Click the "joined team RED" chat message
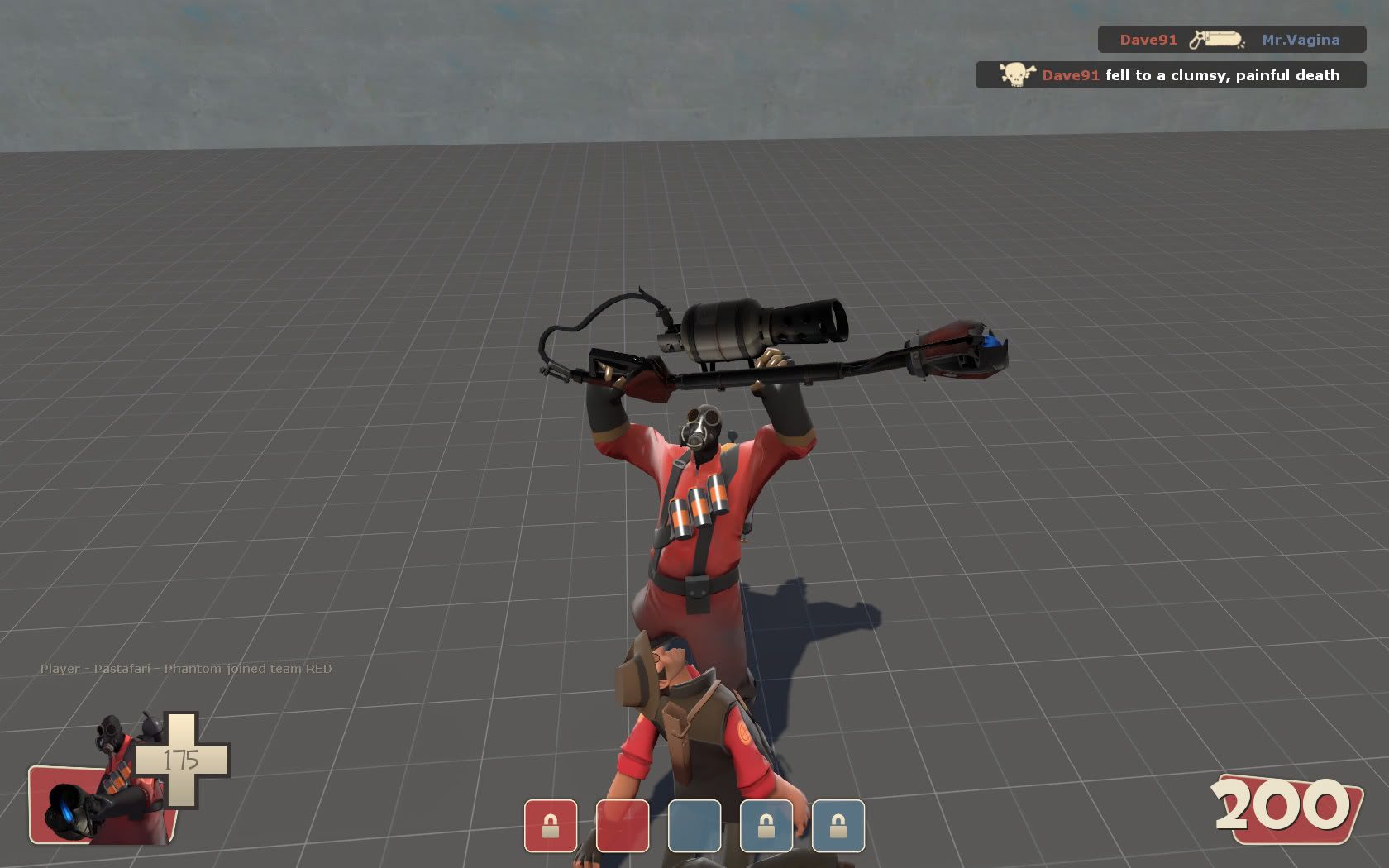This screenshot has height=868, width=1389. 186,669
